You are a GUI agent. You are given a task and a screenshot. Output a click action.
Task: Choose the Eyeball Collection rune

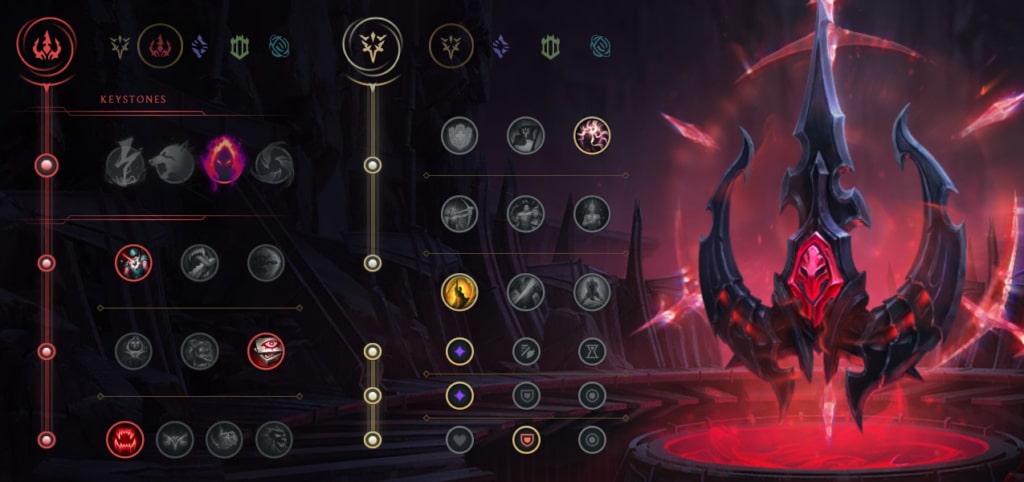coord(266,351)
